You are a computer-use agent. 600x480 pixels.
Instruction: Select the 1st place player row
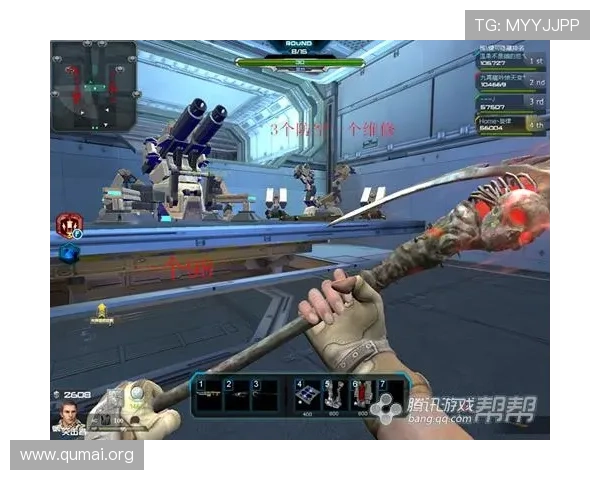click(x=510, y=58)
